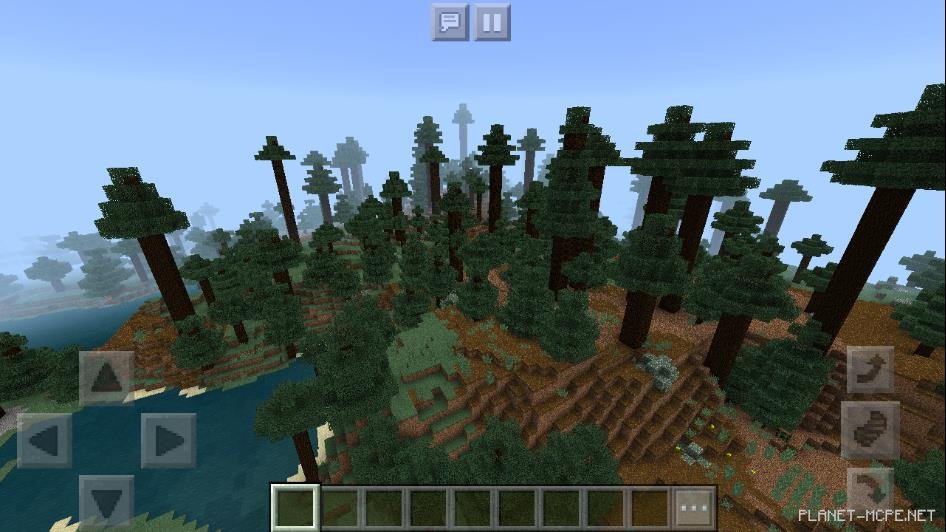This screenshot has height=532, width=946.
Task: Tap the D-pad left arrow
Action: coord(45,440)
